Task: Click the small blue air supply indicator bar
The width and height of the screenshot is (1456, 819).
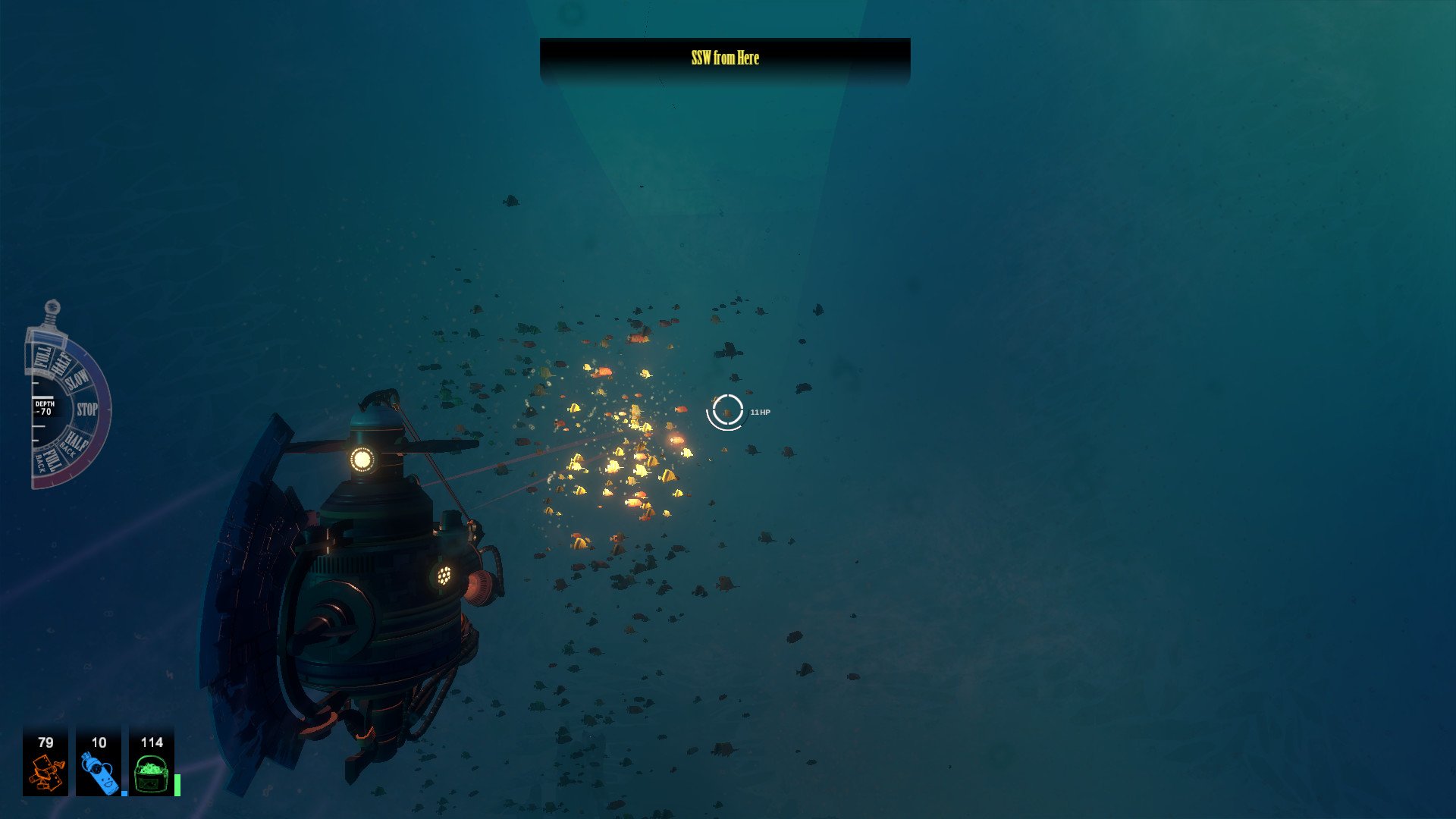Action: [x=124, y=793]
